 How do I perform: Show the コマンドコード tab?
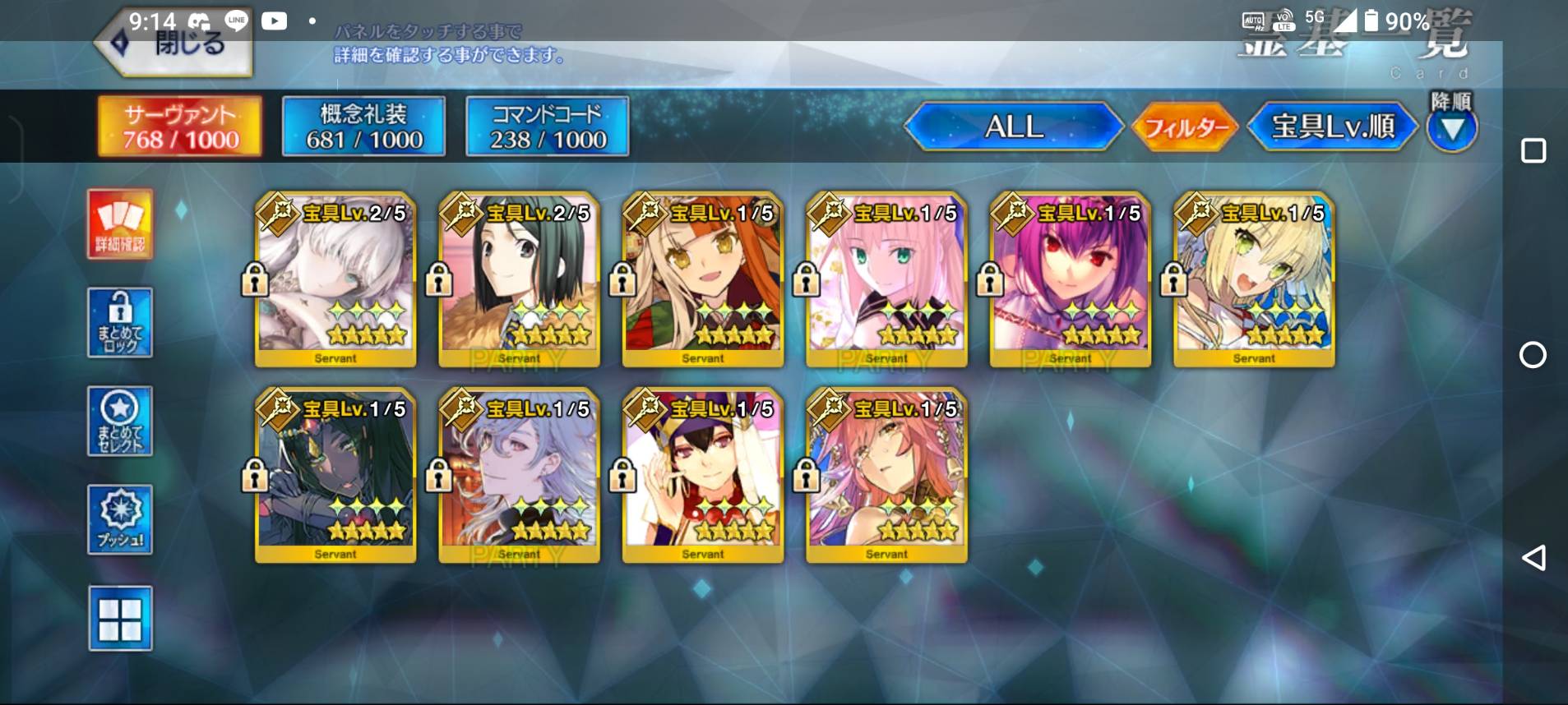point(548,127)
